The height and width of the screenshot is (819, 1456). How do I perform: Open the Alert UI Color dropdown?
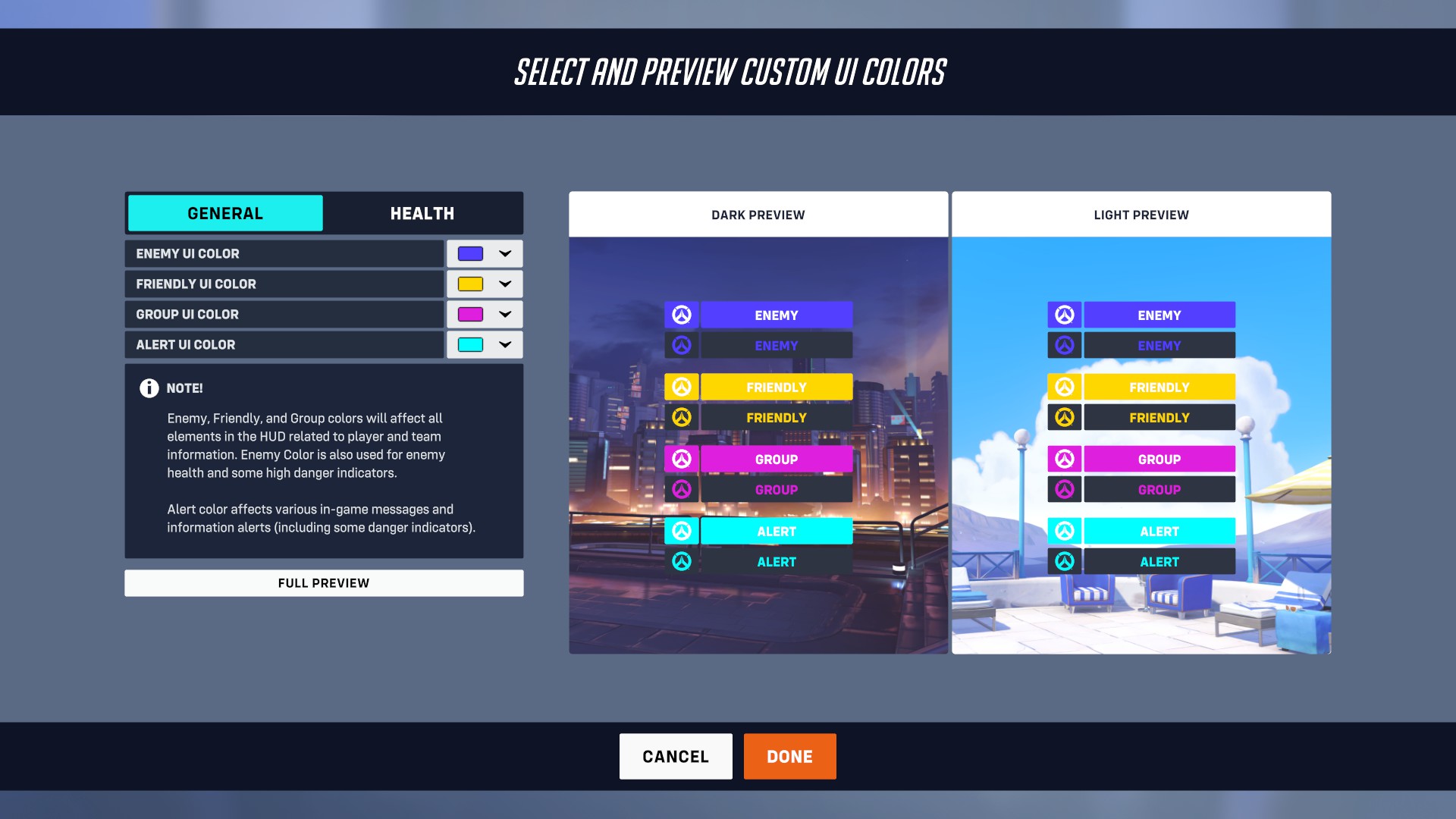click(504, 344)
